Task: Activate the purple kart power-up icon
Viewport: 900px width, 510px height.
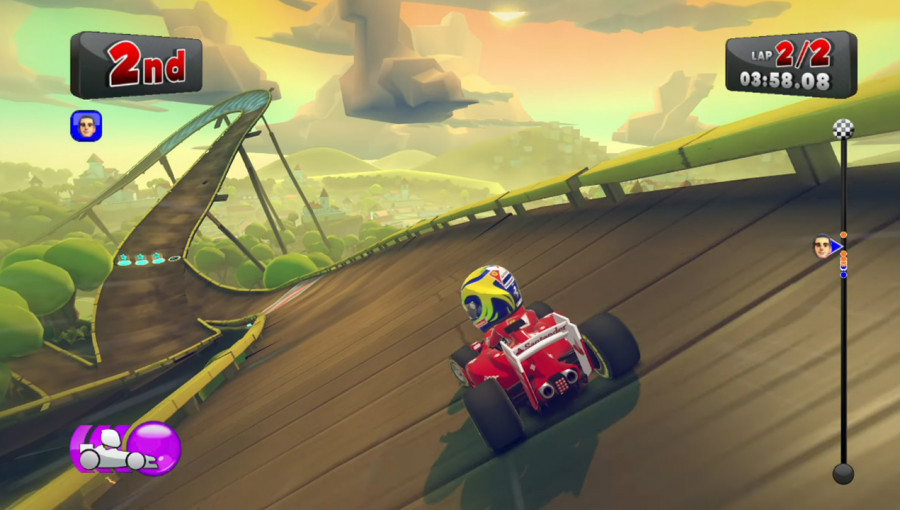Action: (x=125, y=449)
